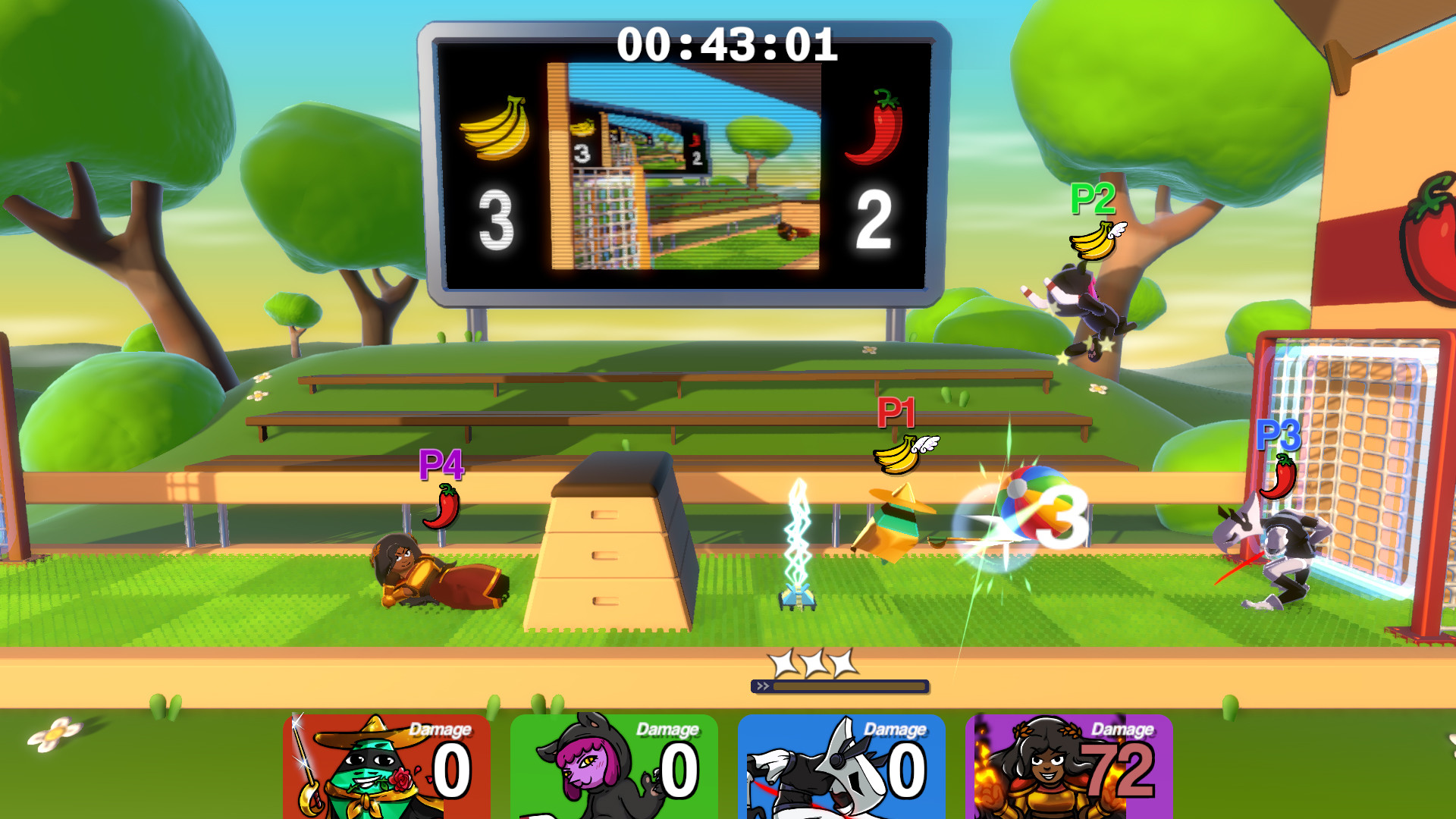Choose the blue masked knight's damage panel

842,766
